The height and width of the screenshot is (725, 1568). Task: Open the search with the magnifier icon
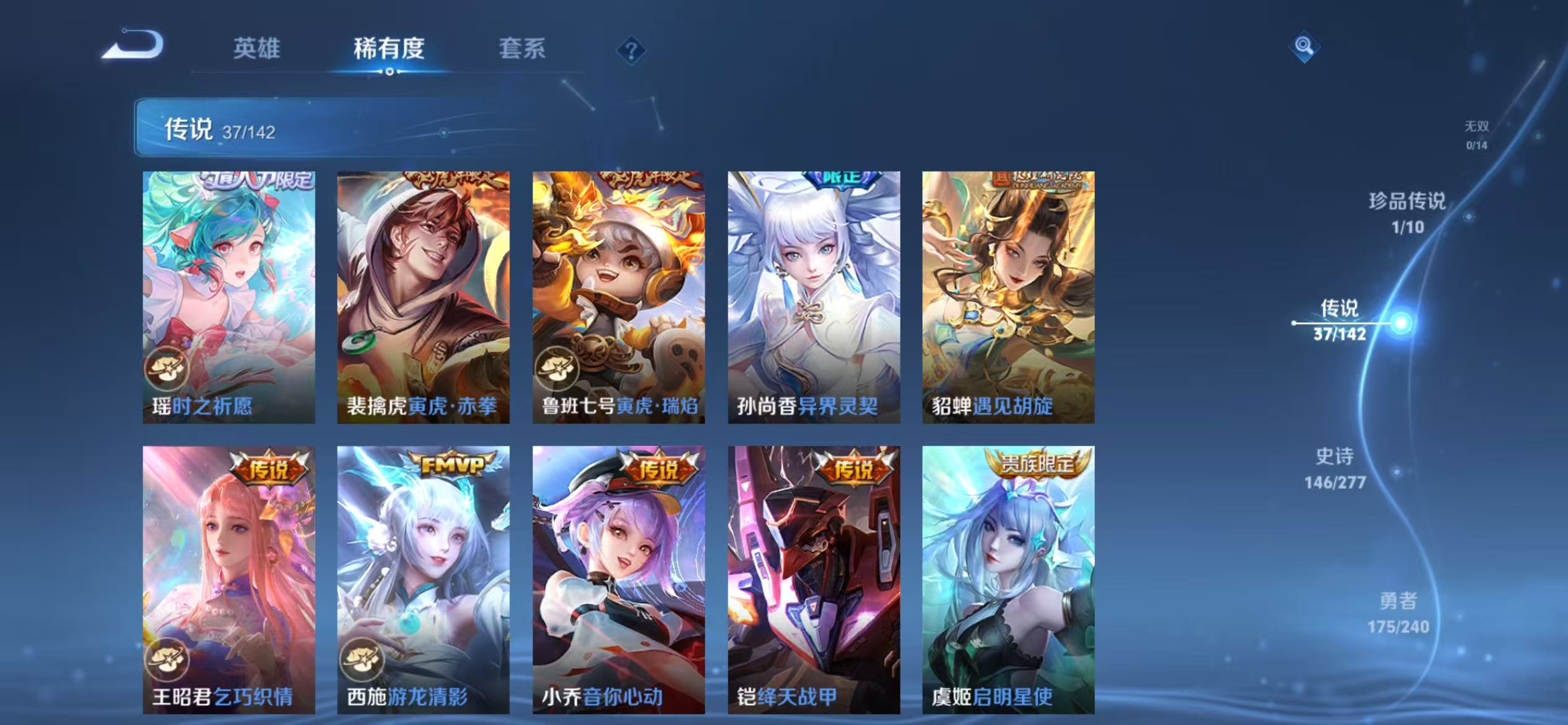click(x=1303, y=46)
